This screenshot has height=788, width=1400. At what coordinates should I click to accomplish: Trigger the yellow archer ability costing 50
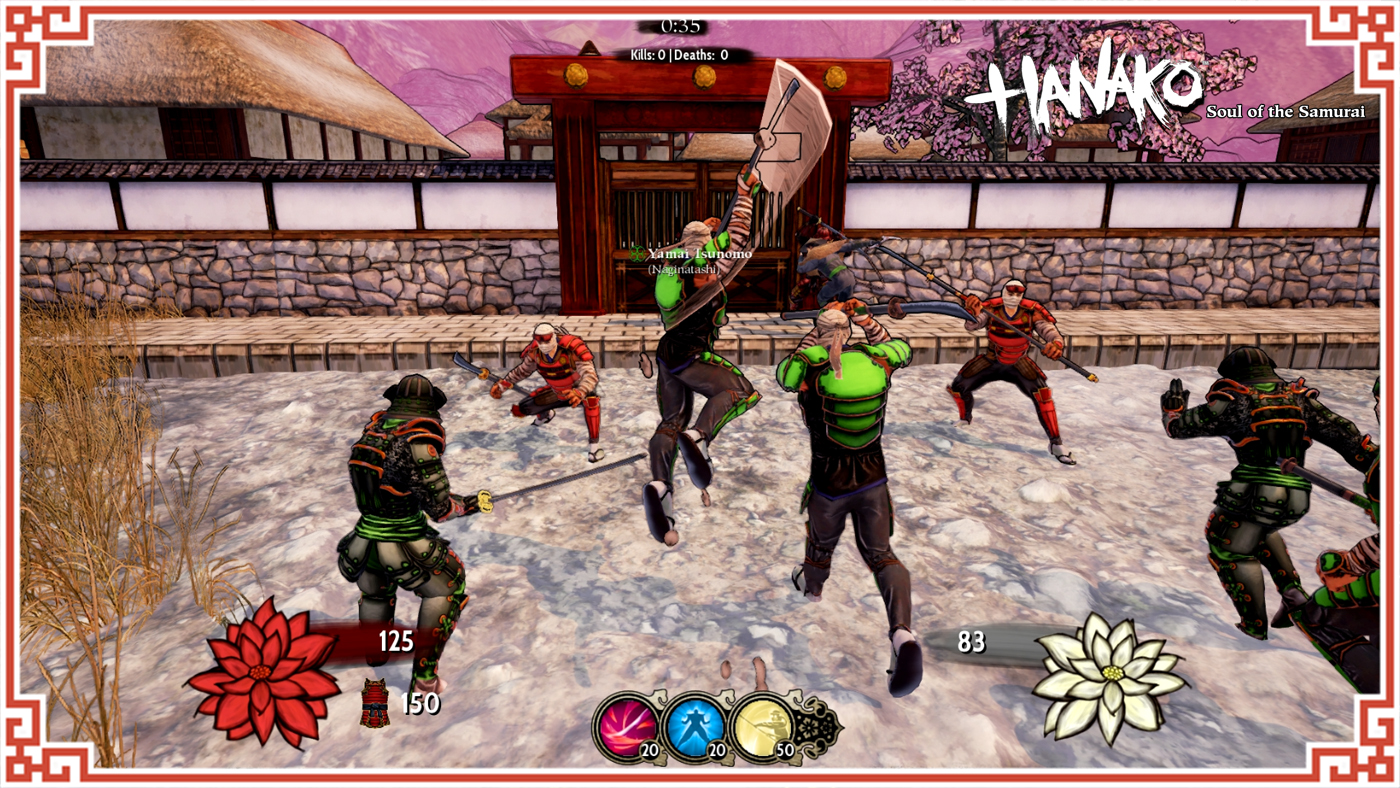point(762,727)
